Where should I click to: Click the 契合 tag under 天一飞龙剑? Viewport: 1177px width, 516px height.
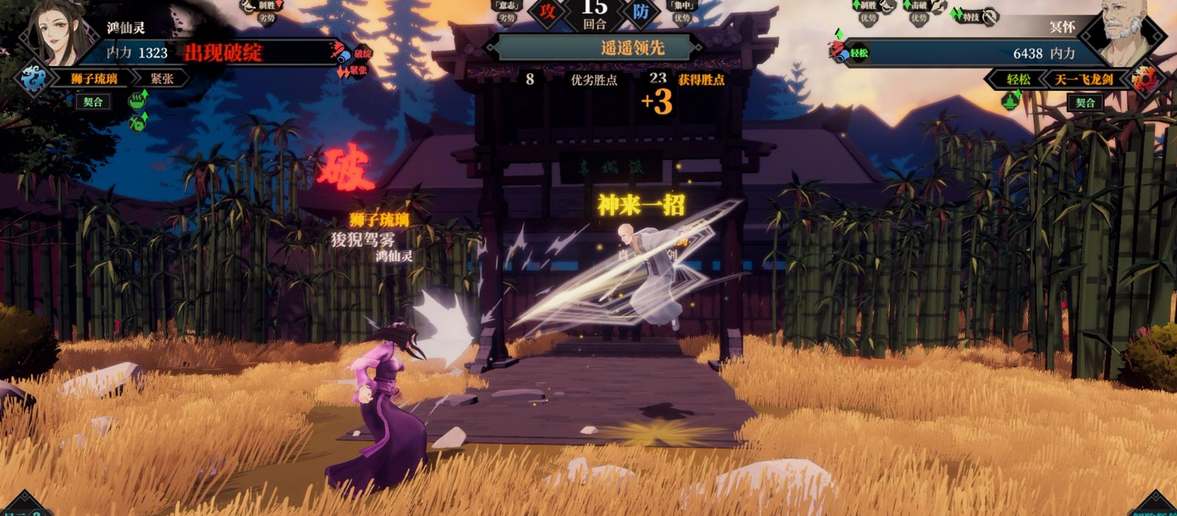tap(1084, 102)
